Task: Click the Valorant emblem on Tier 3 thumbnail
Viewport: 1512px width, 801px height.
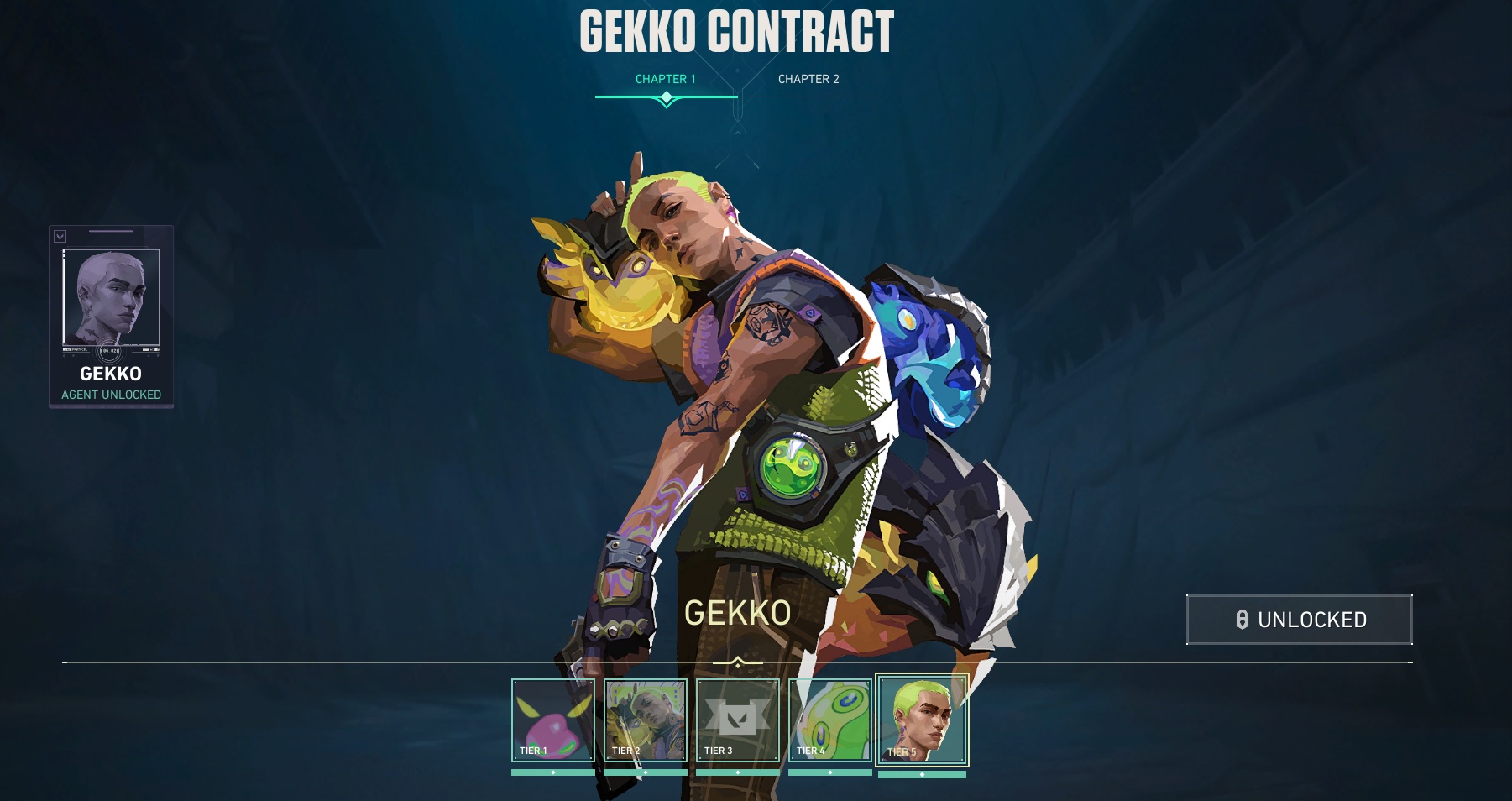Action: pyautogui.click(x=737, y=718)
